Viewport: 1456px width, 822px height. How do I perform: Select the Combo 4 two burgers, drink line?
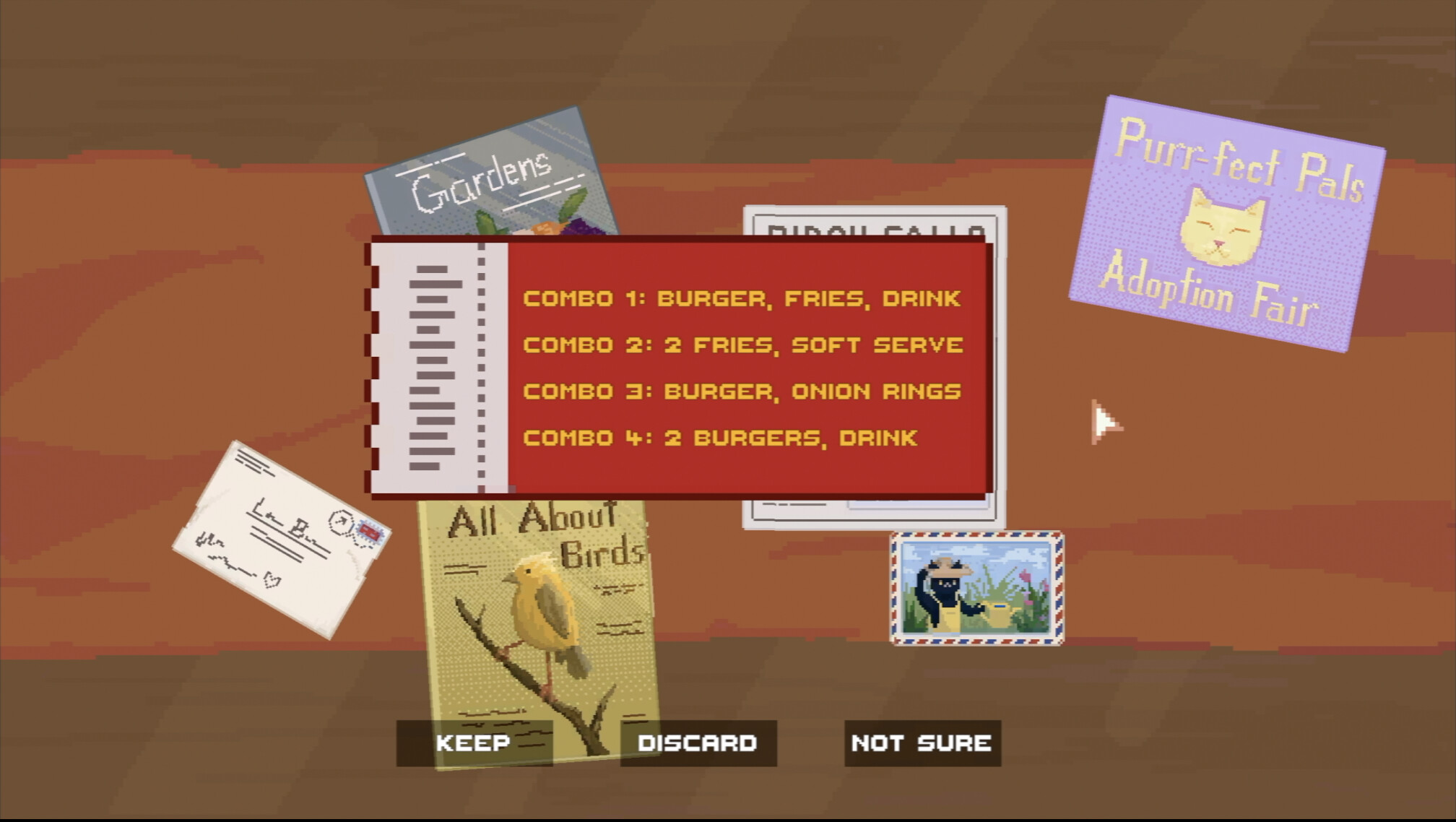[720, 437]
